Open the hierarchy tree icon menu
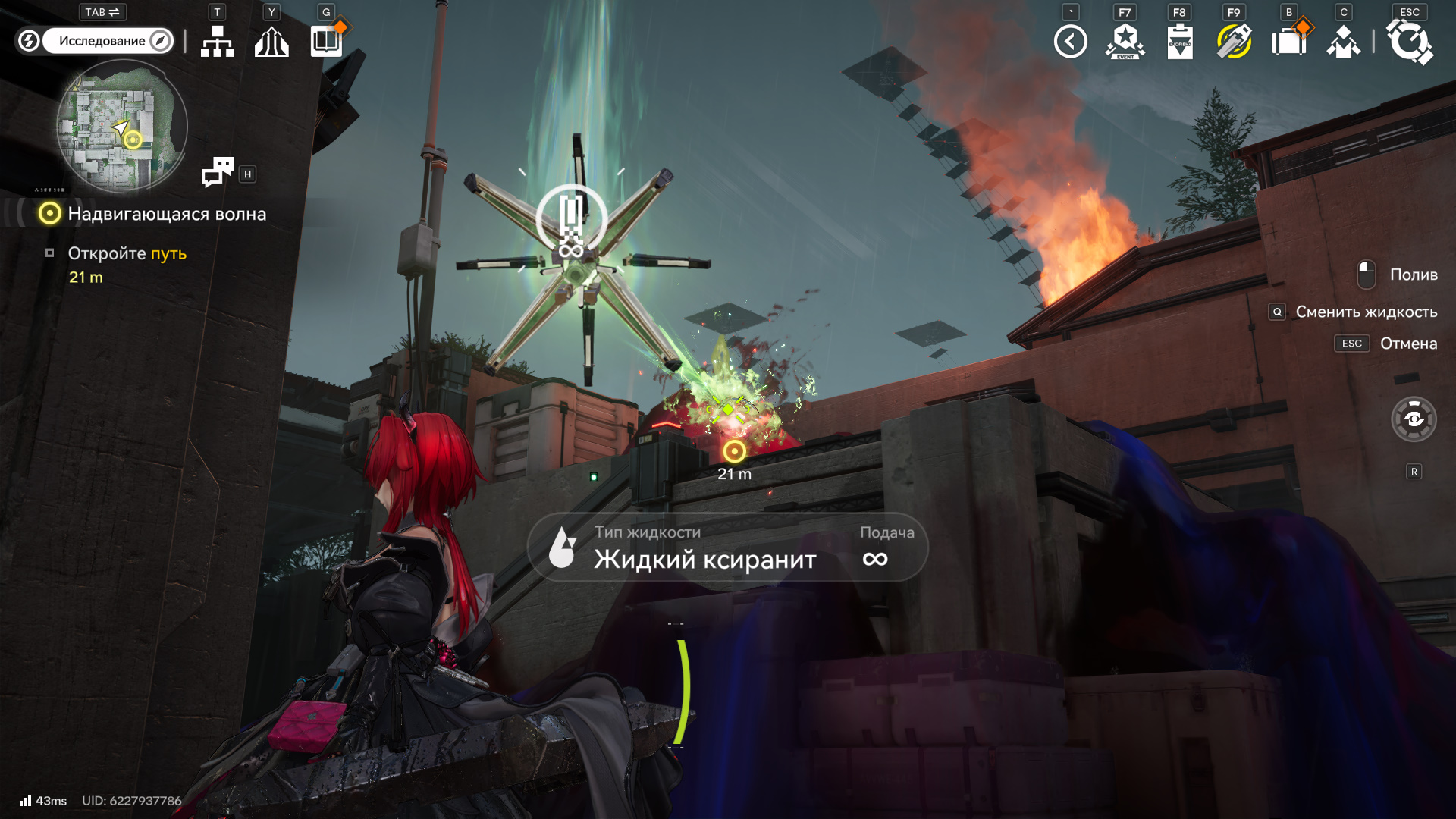This screenshot has height=819, width=1456. click(217, 42)
